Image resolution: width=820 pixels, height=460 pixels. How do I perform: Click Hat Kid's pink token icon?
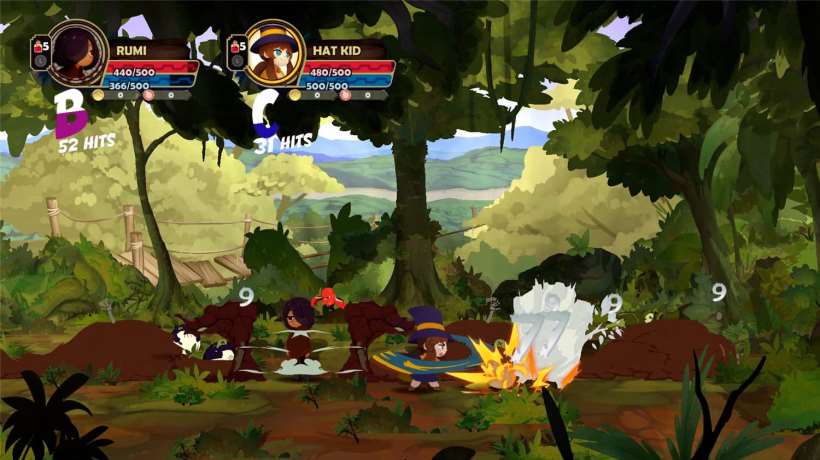tap(345, 96)
